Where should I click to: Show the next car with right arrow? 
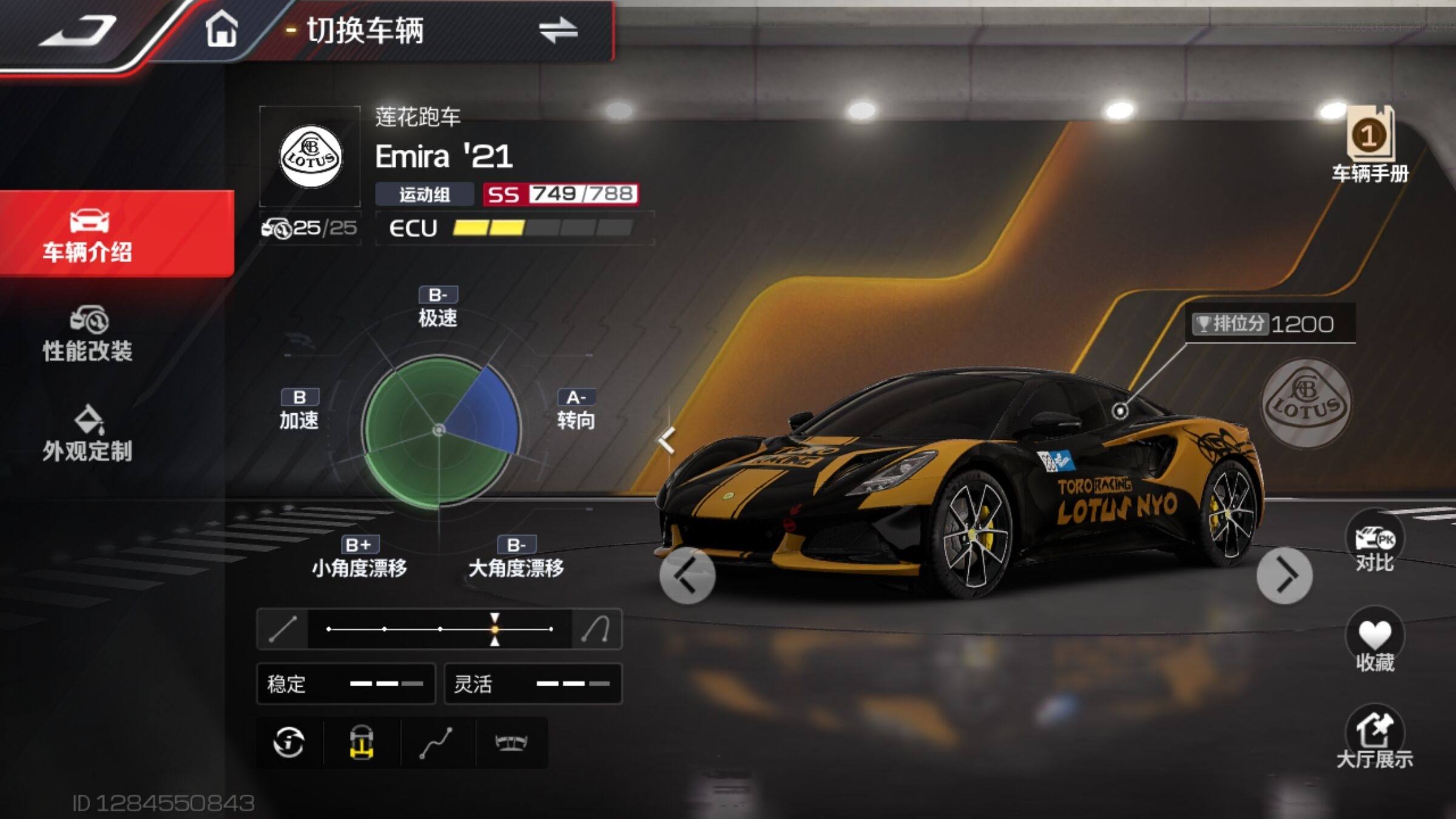tap(1284, 575)
